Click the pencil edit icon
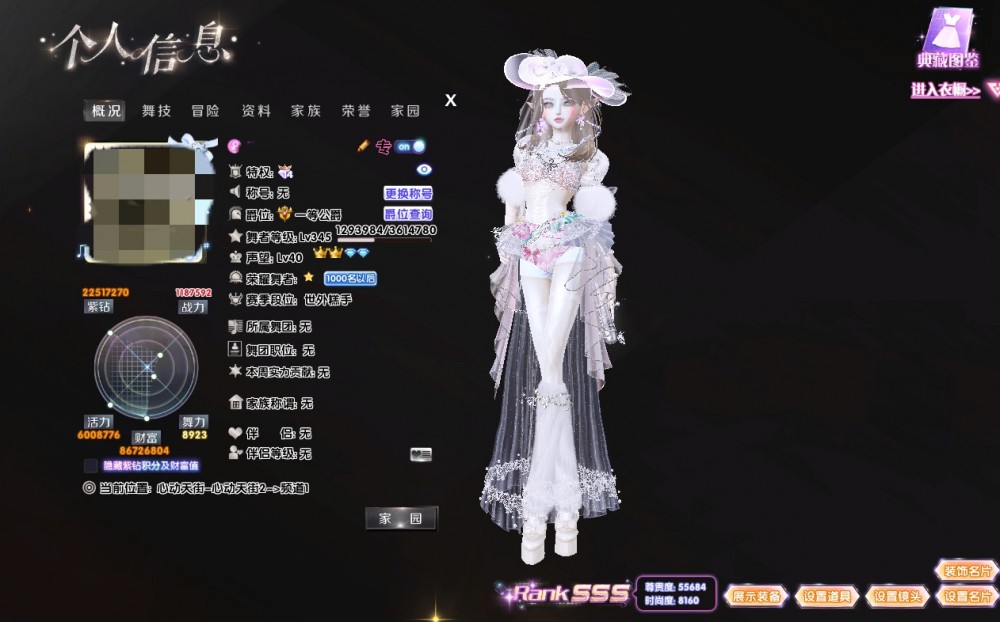1000x622 pixels. pos(363,146)
